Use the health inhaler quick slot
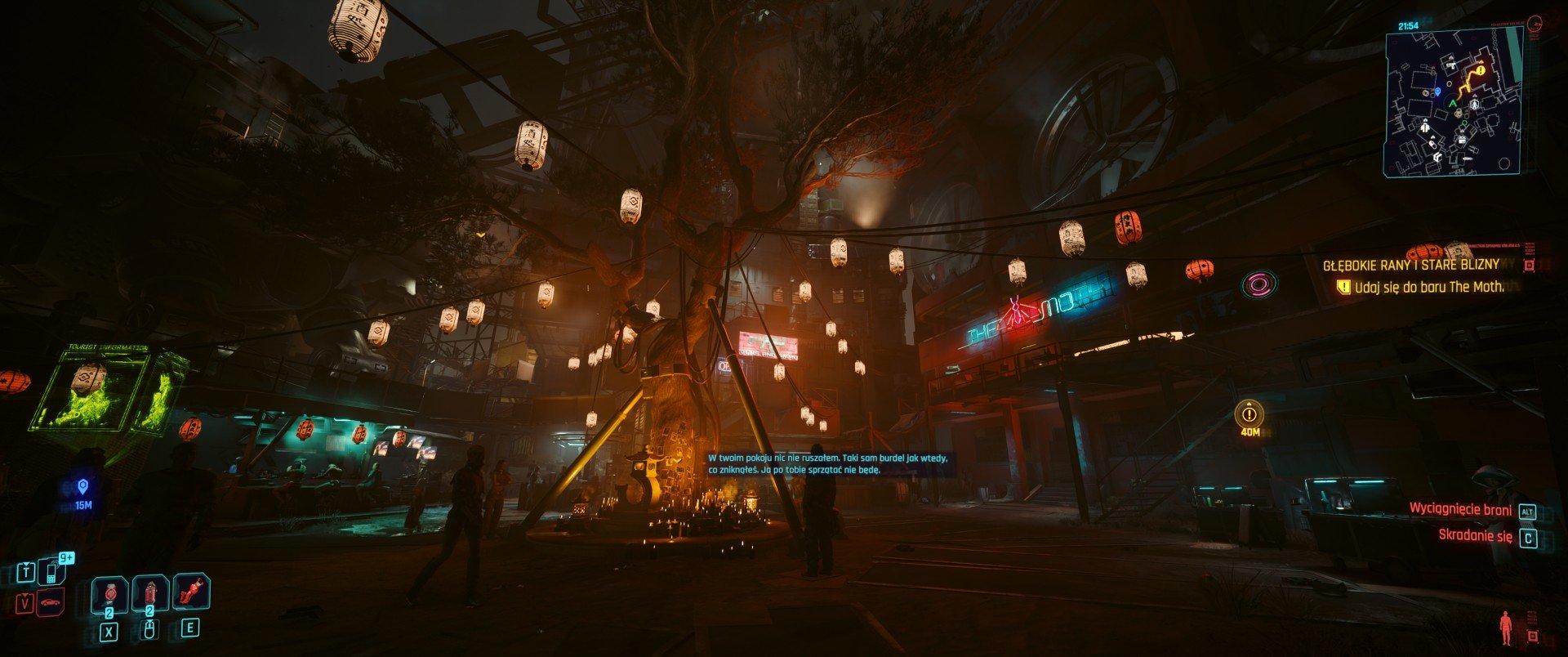Viewport: 1568px width, 657px height. [x=149, y=592]
